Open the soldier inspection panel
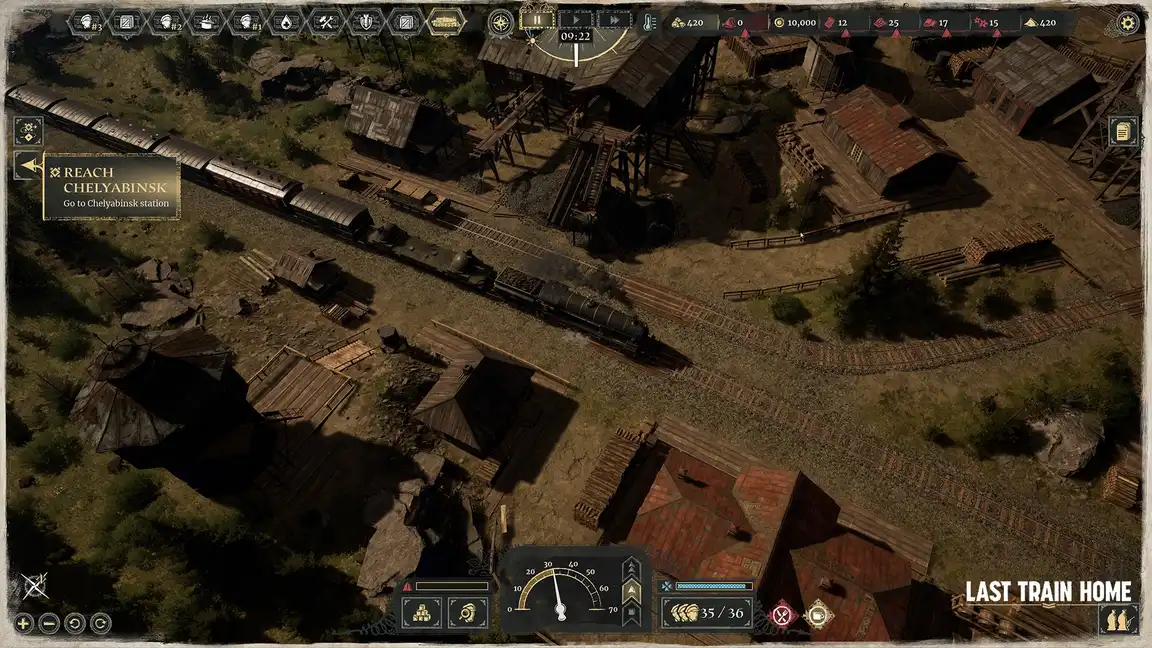The width and height of the screenshot is (1152, 648). click(467, 612)
